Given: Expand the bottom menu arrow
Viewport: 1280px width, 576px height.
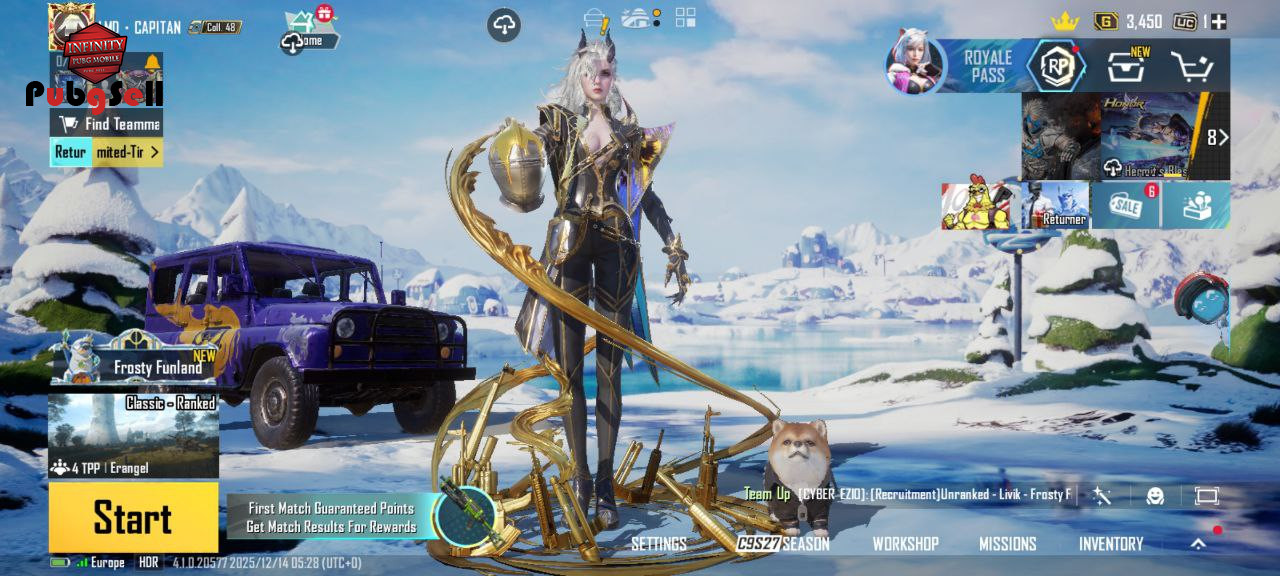Looking at the screenshot, I should point(1198,544).
